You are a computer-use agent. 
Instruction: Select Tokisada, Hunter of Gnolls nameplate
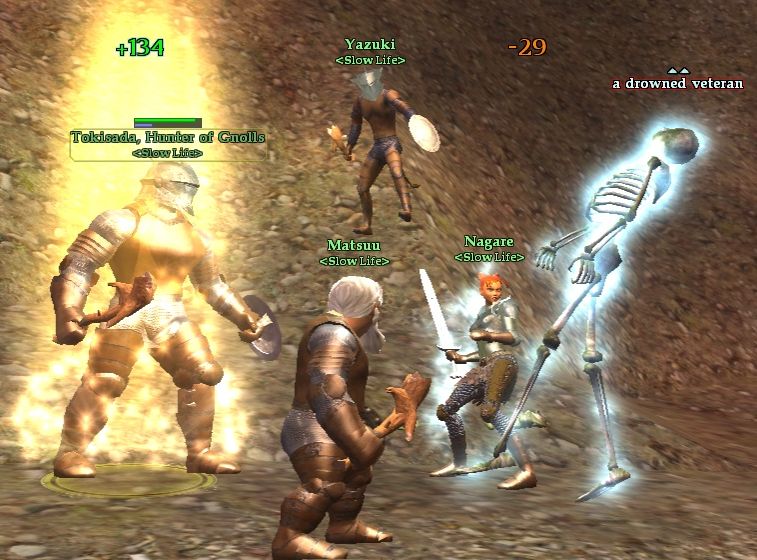tap(168, 137)
